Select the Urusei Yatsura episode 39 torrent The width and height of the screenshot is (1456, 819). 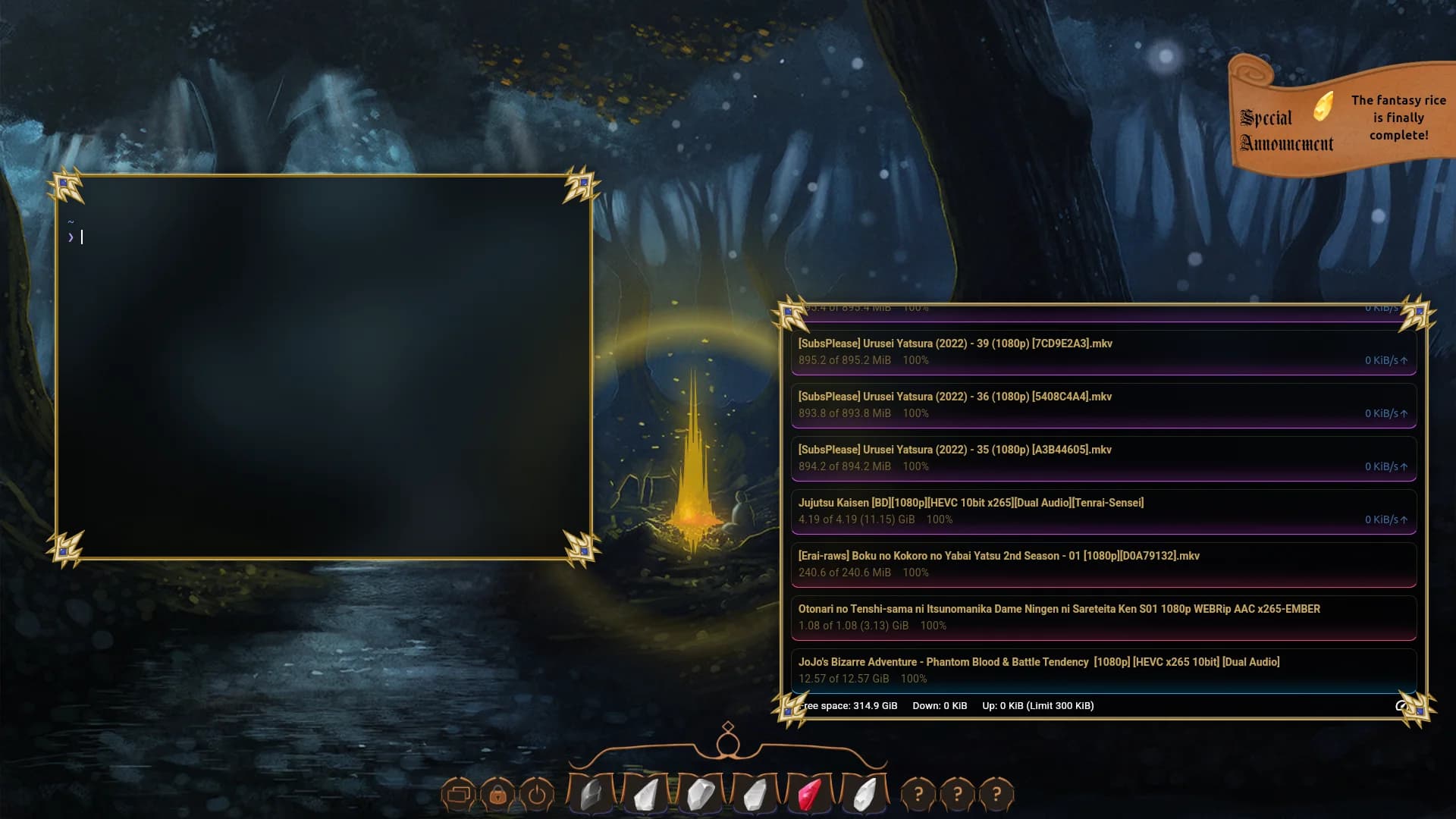click(x=1103, y=352)
